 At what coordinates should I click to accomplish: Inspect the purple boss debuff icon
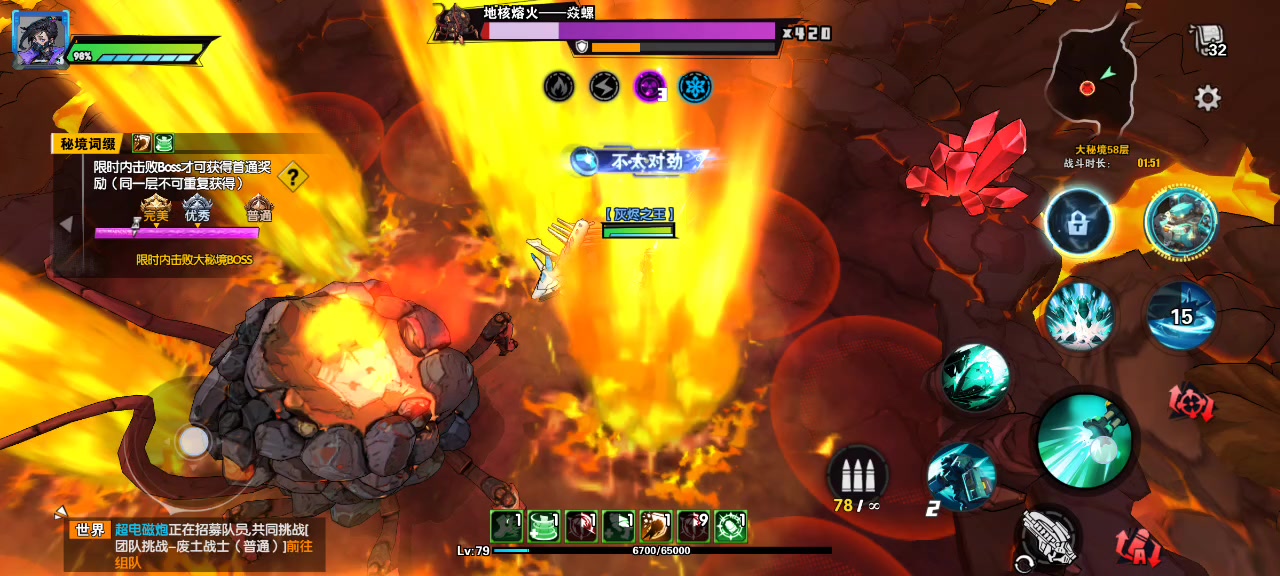[x=651, y=87]
